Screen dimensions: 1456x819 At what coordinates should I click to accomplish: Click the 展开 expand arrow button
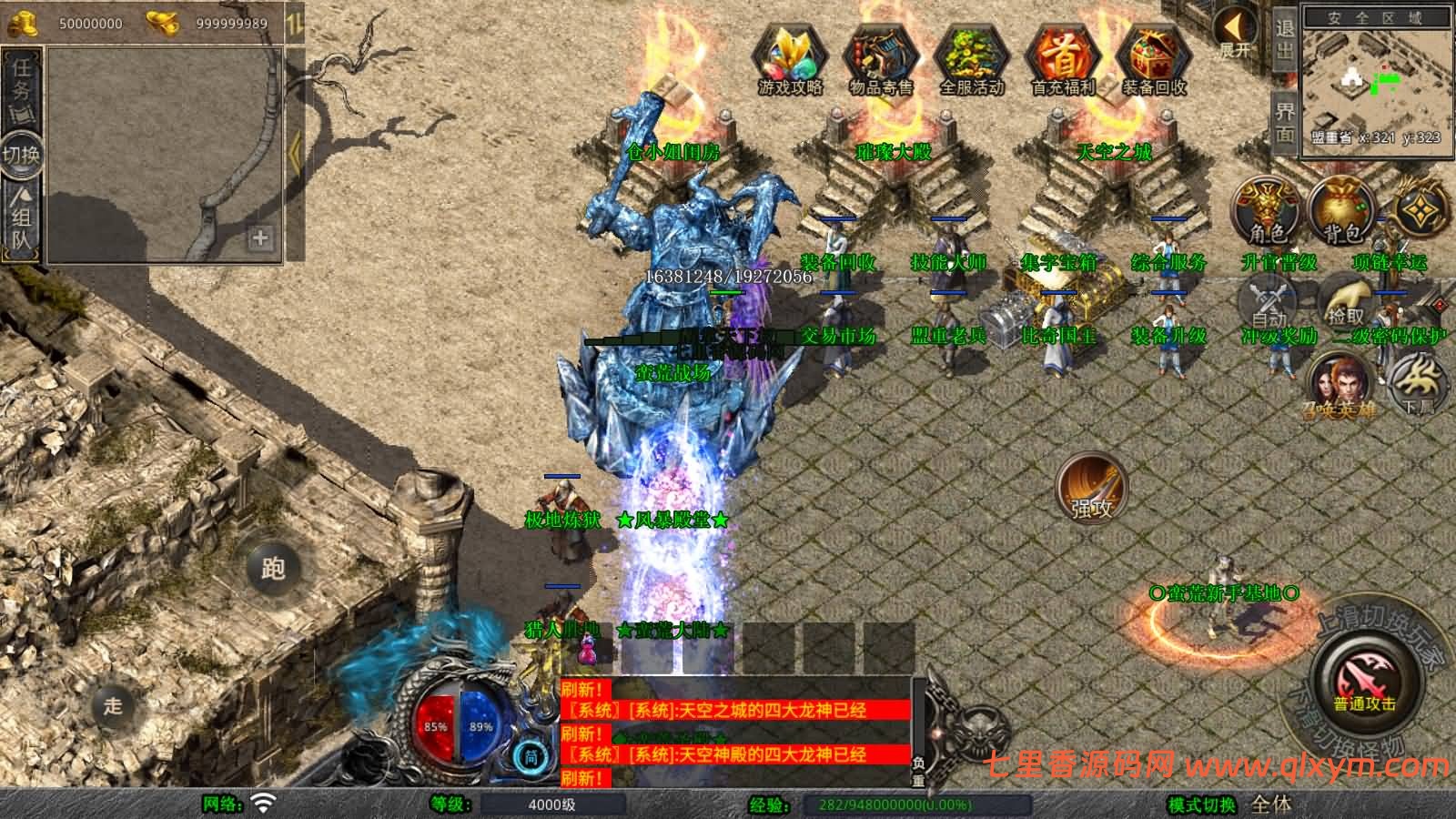tap(1236, 34)
